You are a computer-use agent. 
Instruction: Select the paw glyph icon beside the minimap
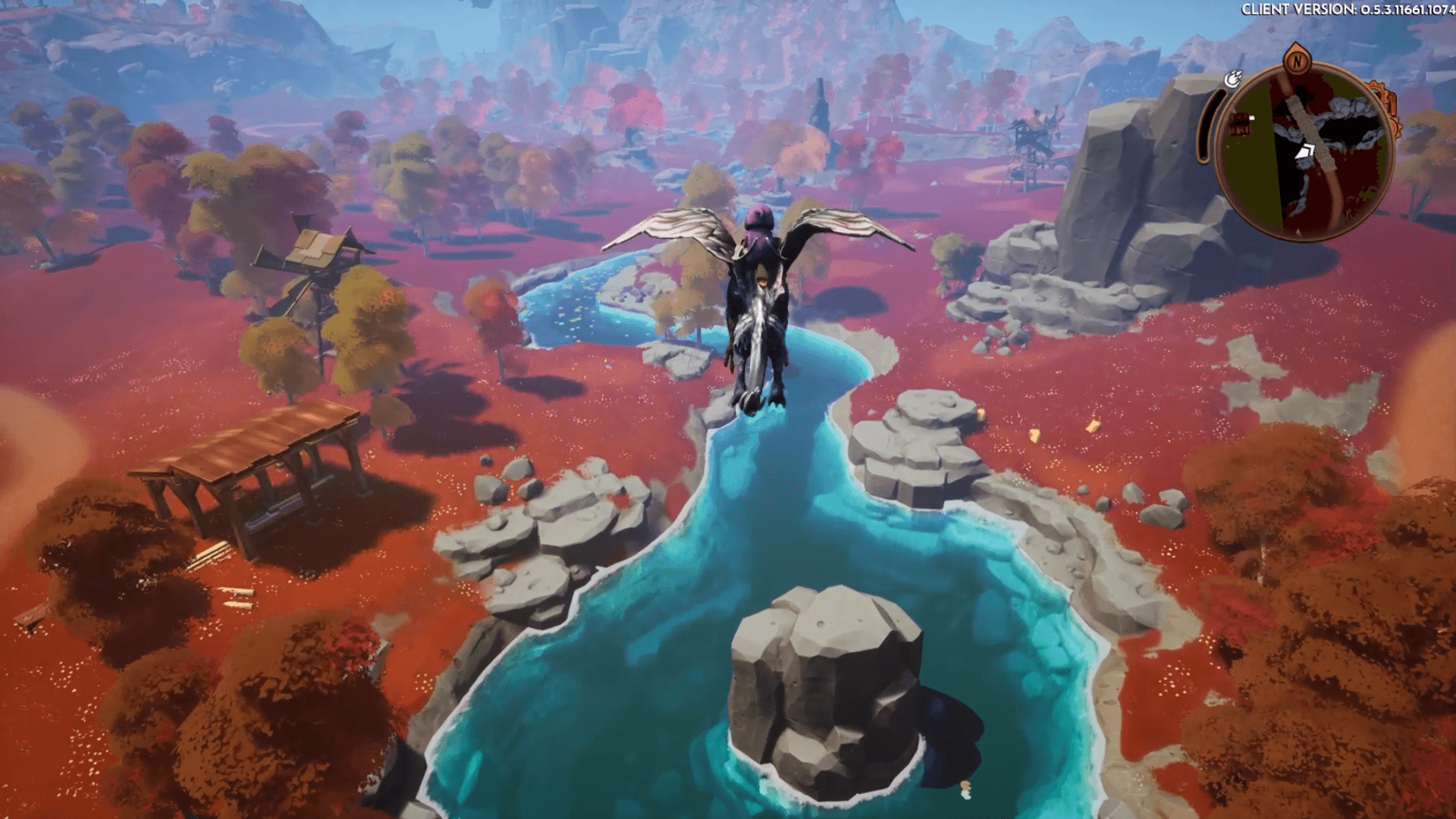click(x=1233, y=80)
